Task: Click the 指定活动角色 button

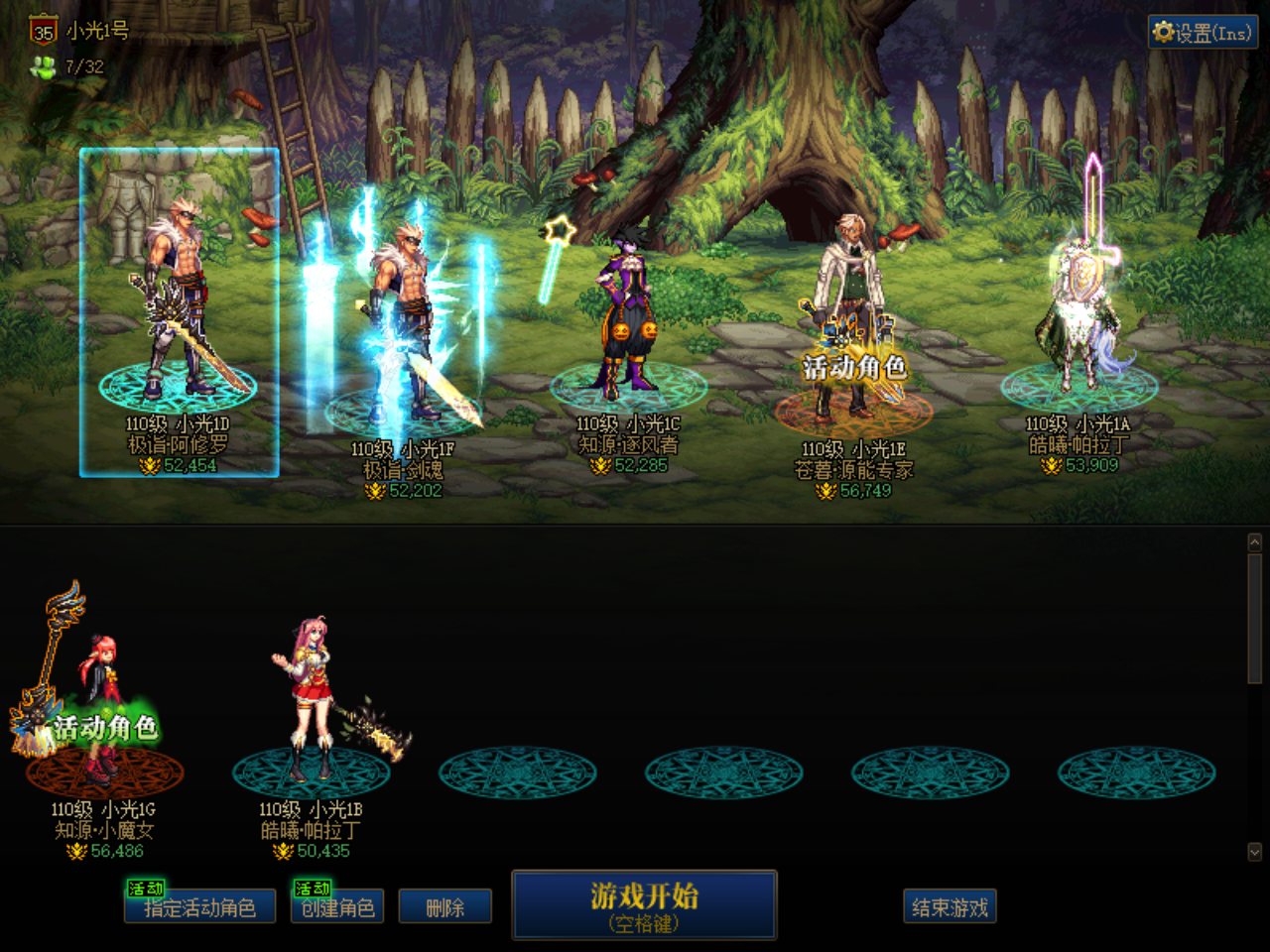Action: pos(199,907)
